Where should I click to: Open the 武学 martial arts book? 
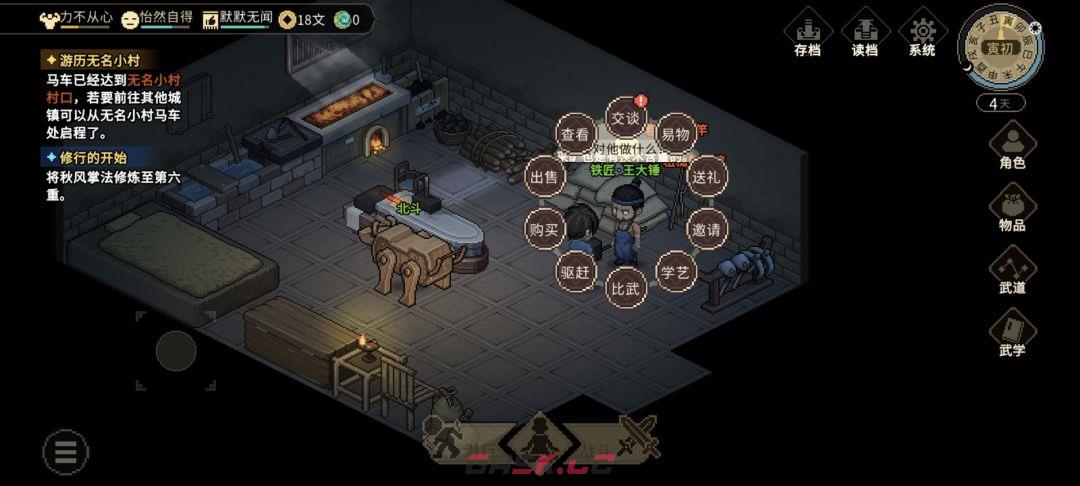1012,333
